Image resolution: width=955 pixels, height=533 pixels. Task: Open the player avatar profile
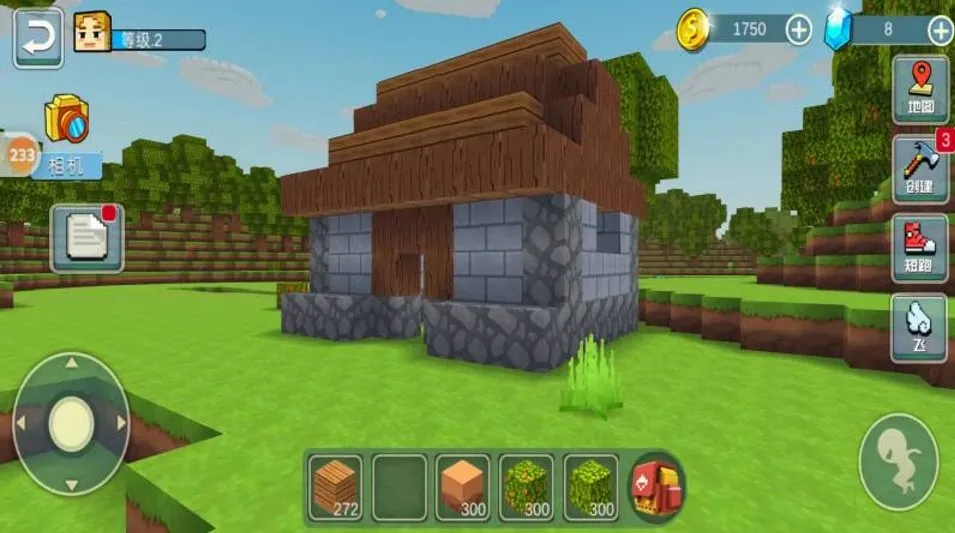(92, 33)
